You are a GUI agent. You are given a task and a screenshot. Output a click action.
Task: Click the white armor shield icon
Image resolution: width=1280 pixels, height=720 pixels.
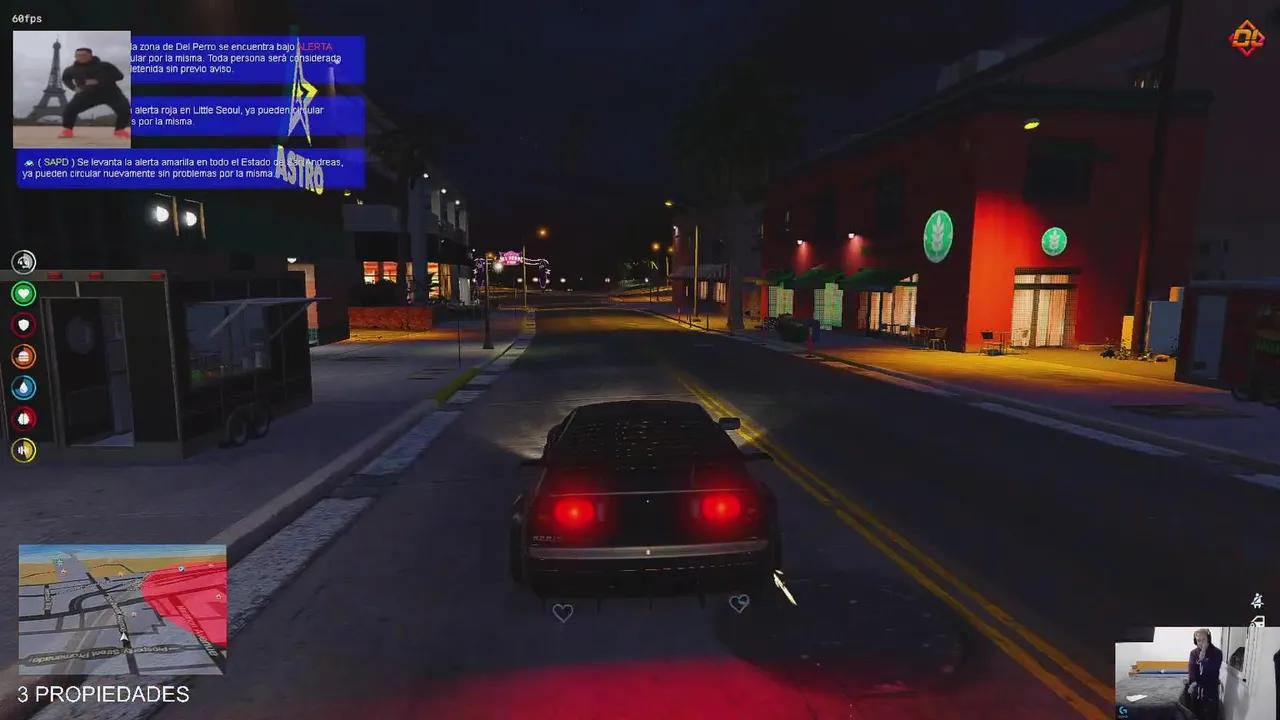point(24,325)
